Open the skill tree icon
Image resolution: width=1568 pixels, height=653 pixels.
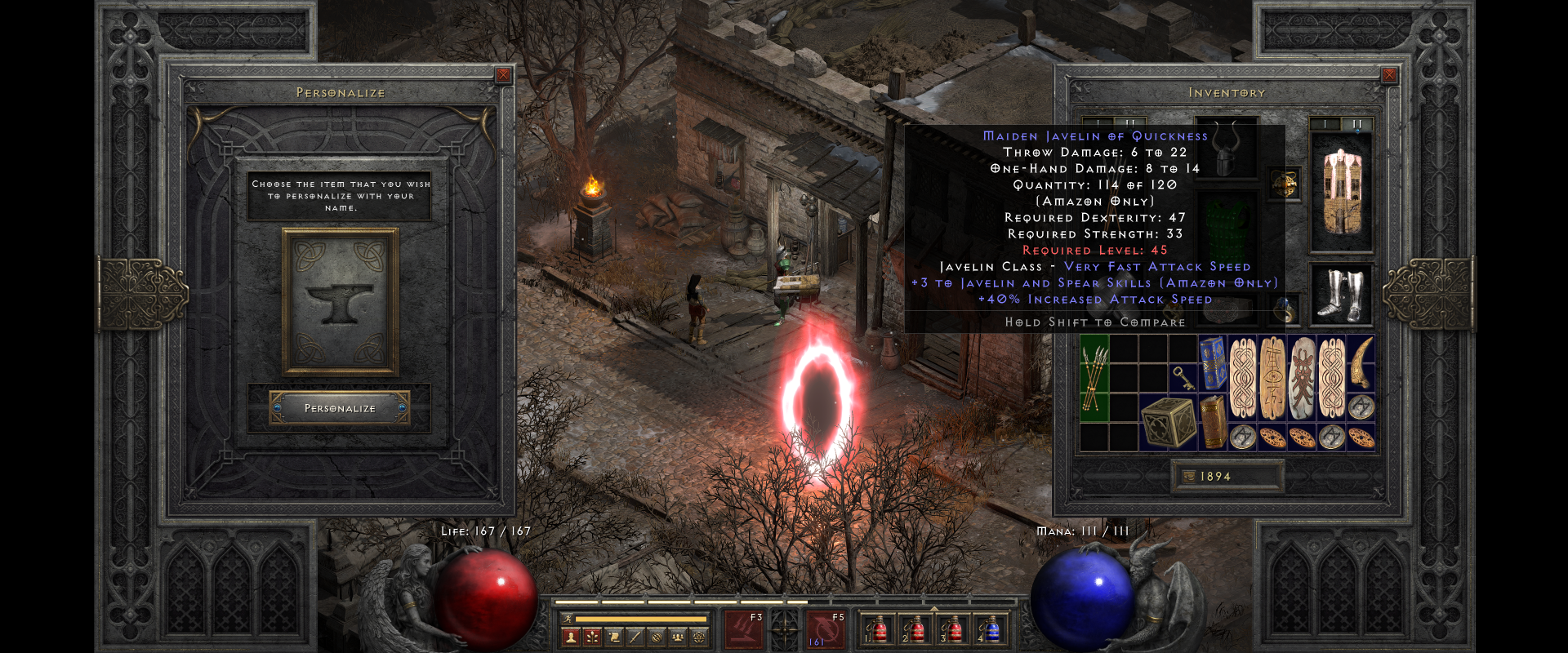coord(592,636)
